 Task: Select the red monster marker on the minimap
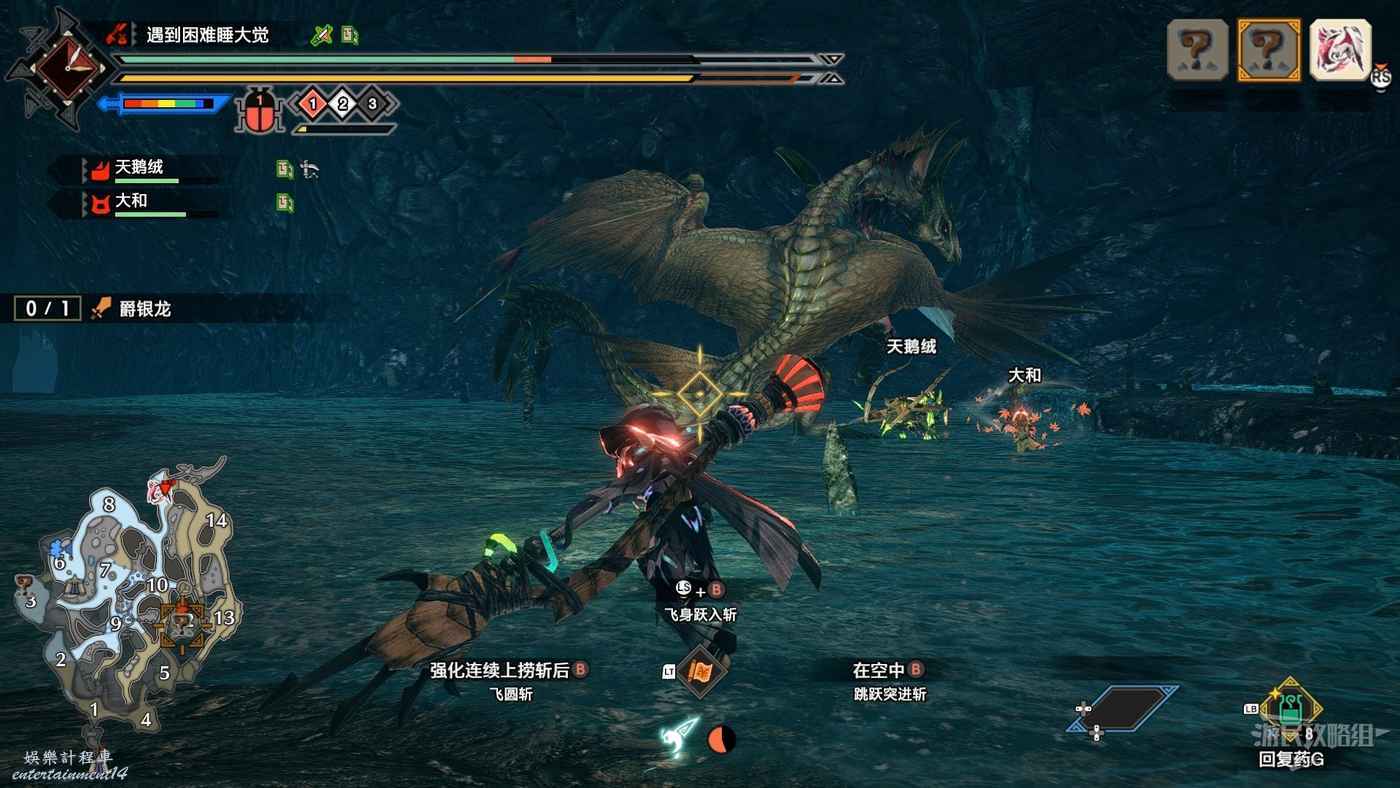click(x=160, y=489)
